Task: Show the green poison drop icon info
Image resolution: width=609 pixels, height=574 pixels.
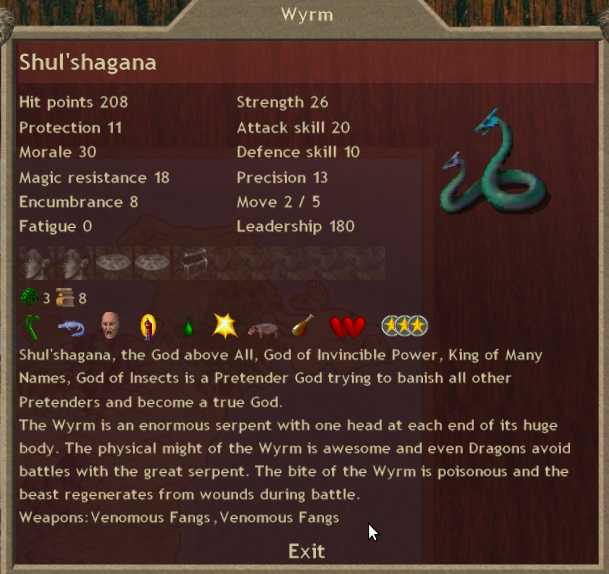Action: point(186,327)
